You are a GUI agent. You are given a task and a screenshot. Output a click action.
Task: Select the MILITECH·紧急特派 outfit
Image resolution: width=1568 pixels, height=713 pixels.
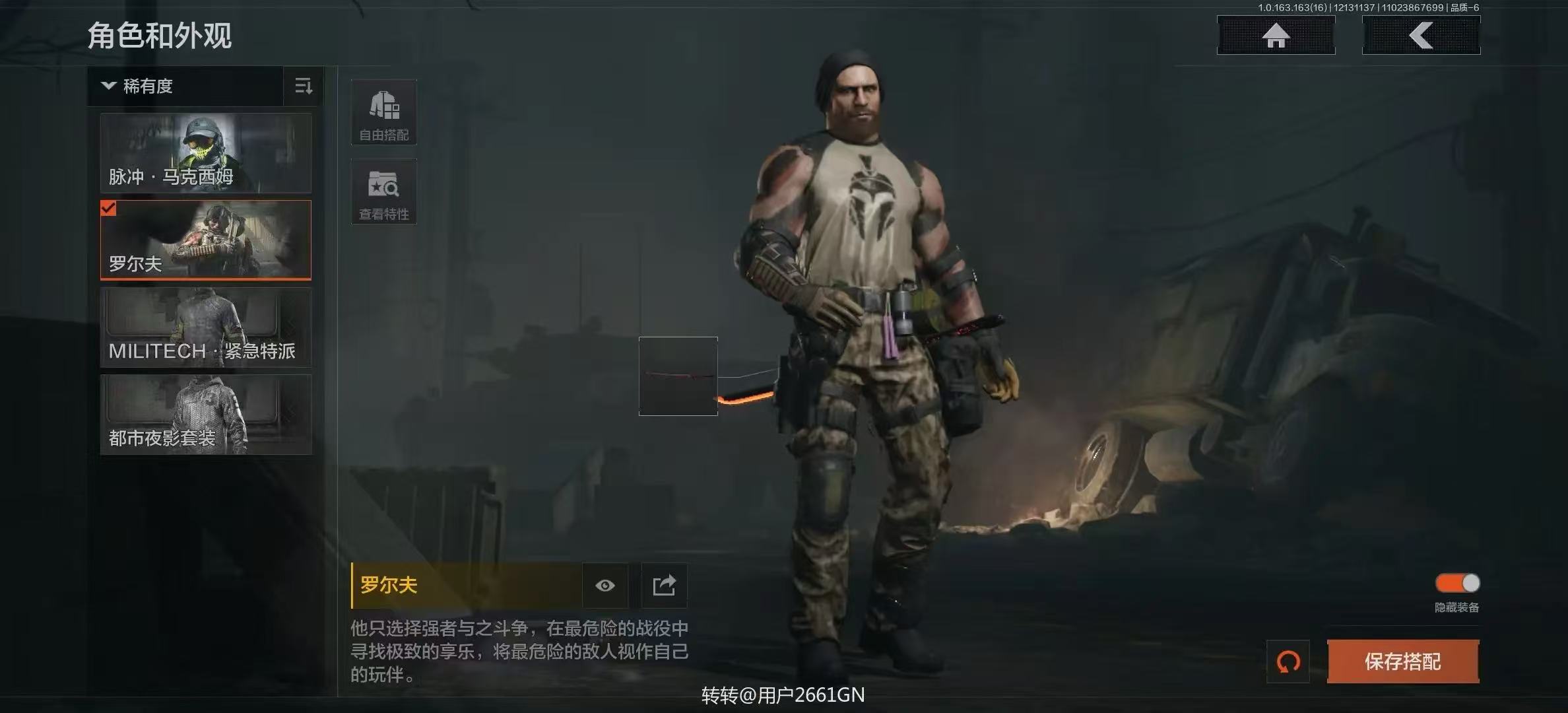click(205, 327)
